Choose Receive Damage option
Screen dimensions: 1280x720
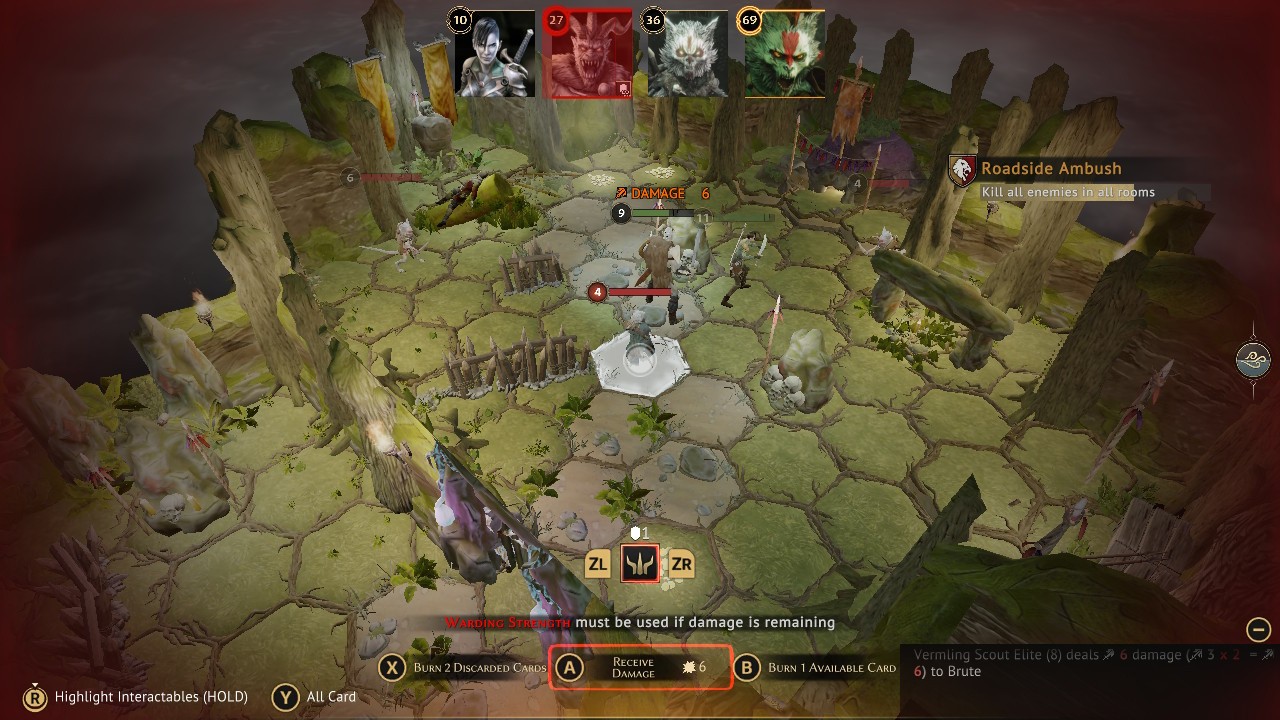pyautogui.click(x=641, y=668)
